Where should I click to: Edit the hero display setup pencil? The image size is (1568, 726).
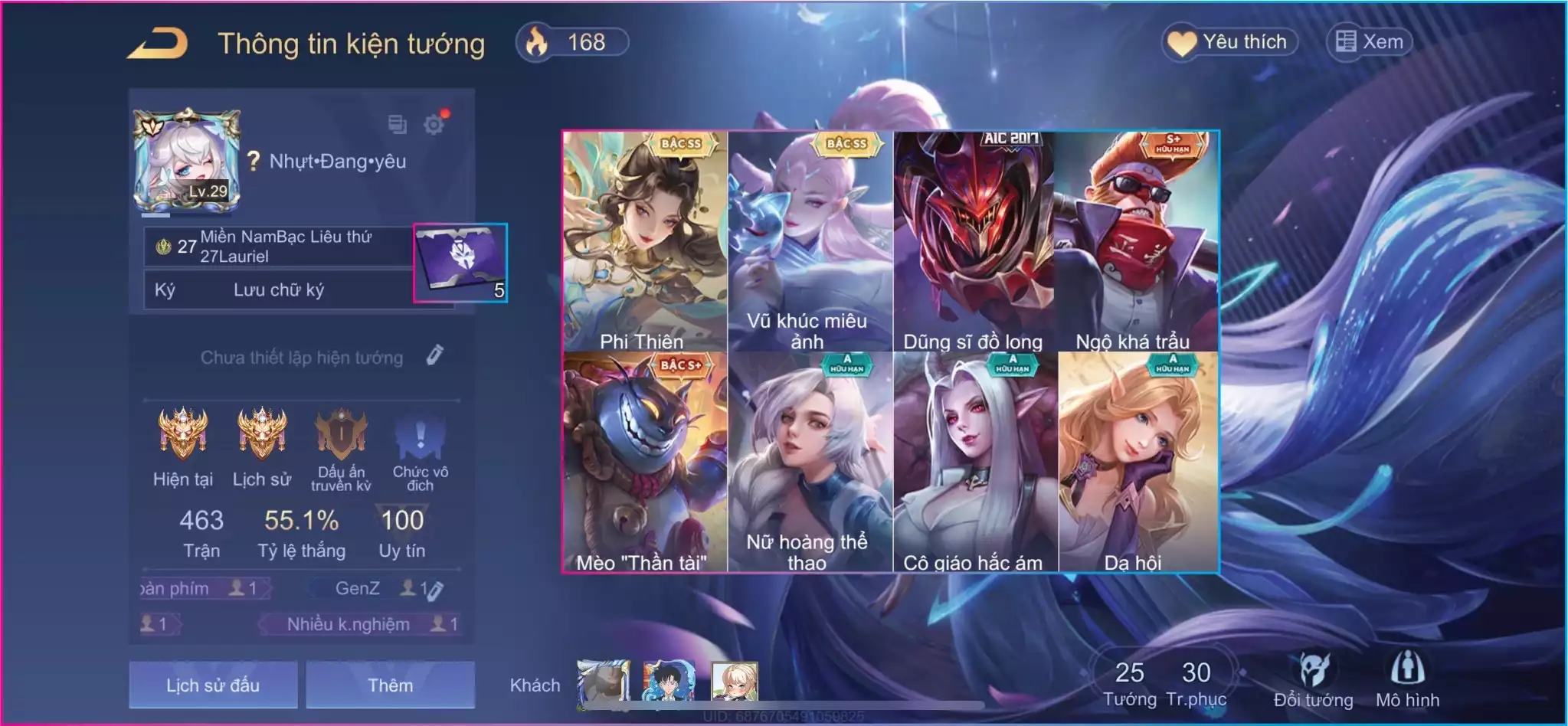434,355
